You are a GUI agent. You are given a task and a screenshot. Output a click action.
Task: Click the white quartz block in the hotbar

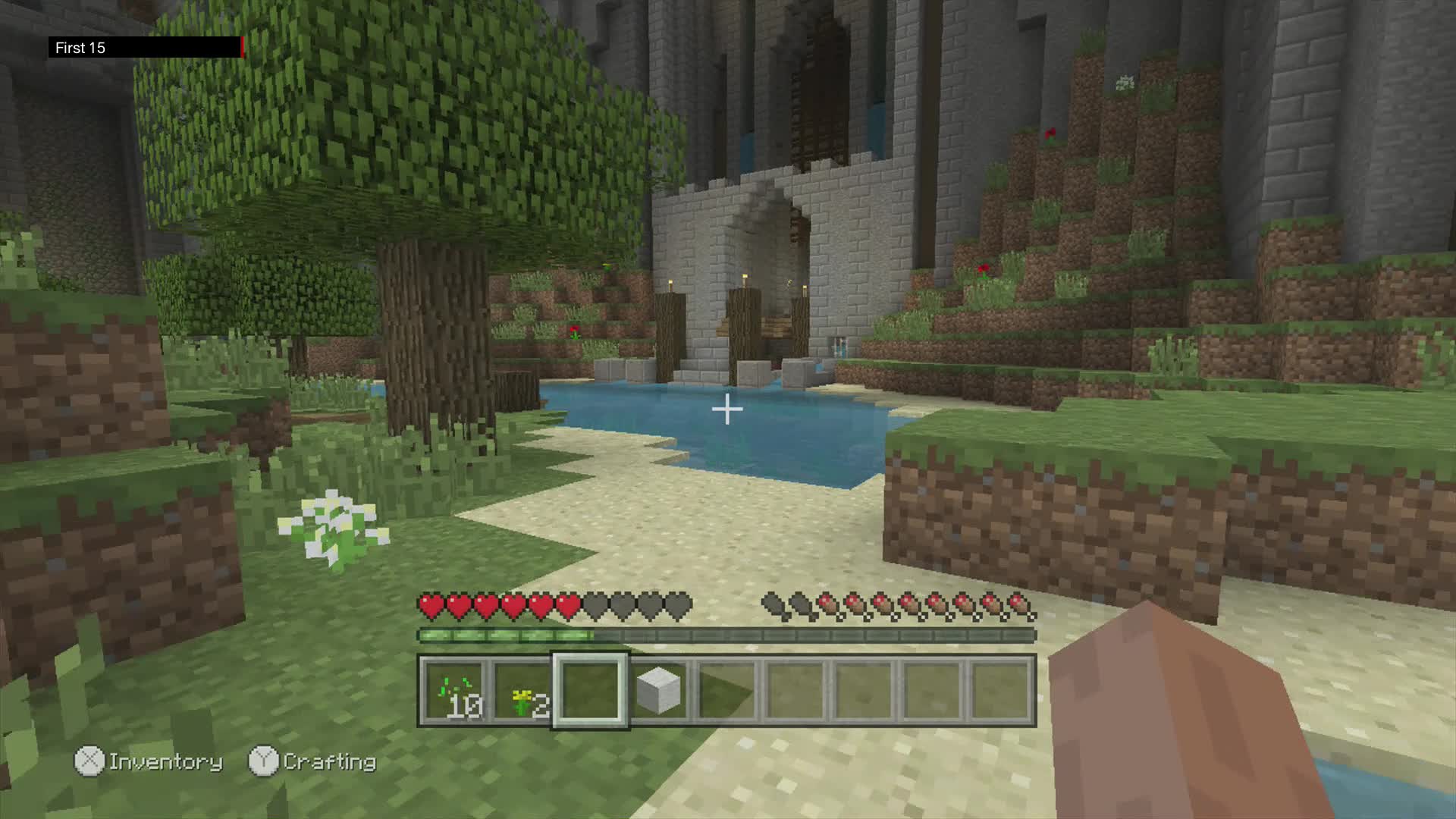point(658,690)
